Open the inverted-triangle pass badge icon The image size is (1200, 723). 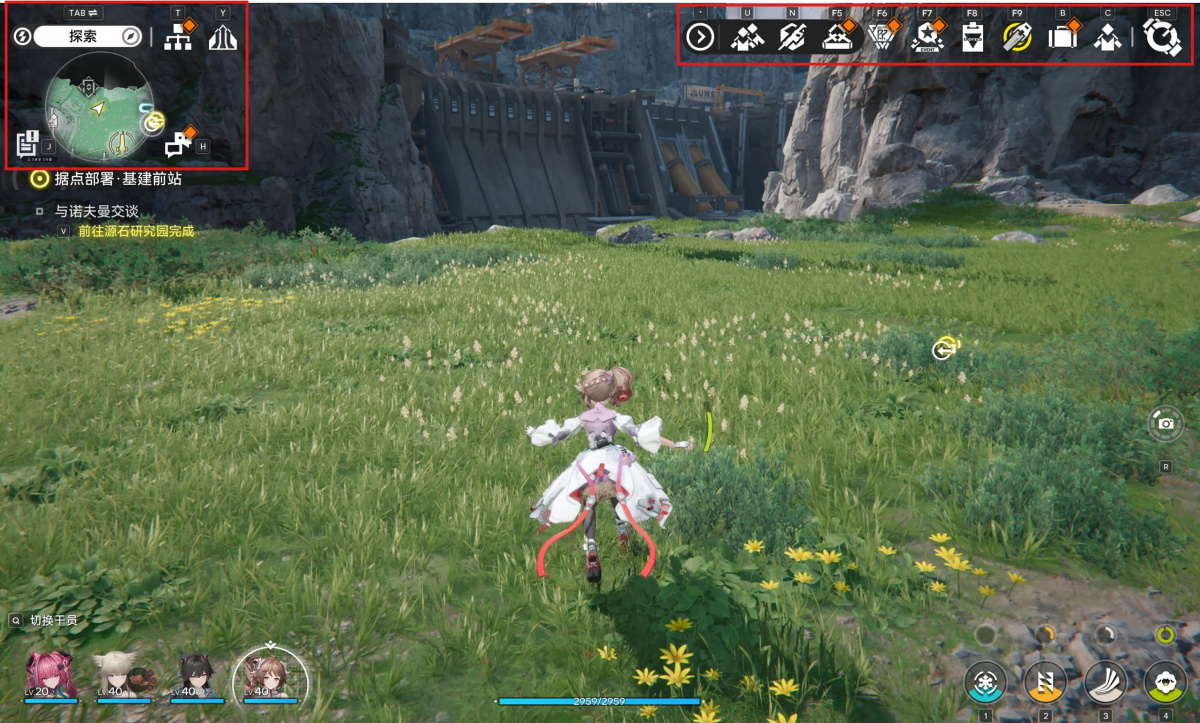tap(881, 38)
